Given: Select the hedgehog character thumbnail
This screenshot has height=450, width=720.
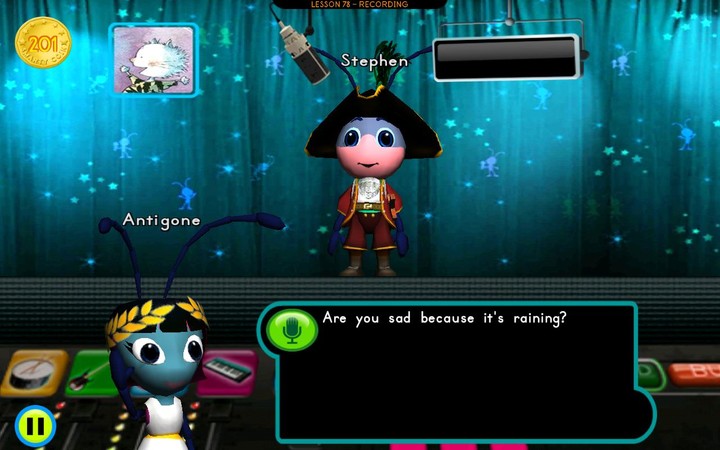Looking at the screenshot, I should (x=153, y=60).
